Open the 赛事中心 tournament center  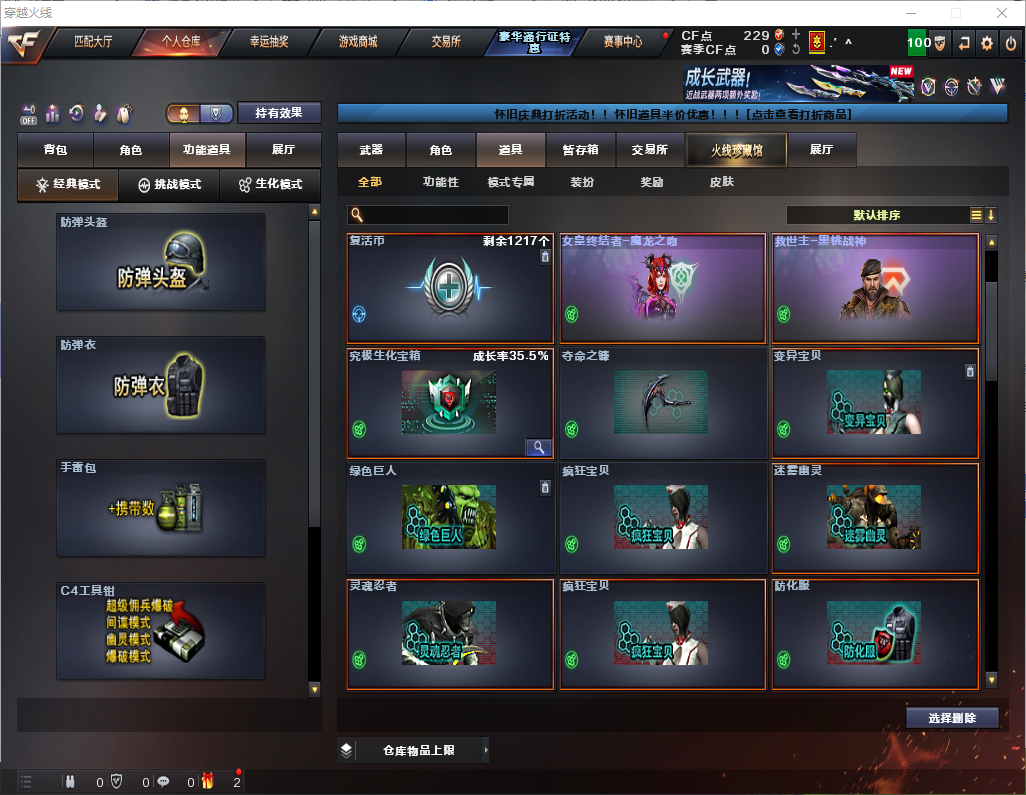(622, 42)
